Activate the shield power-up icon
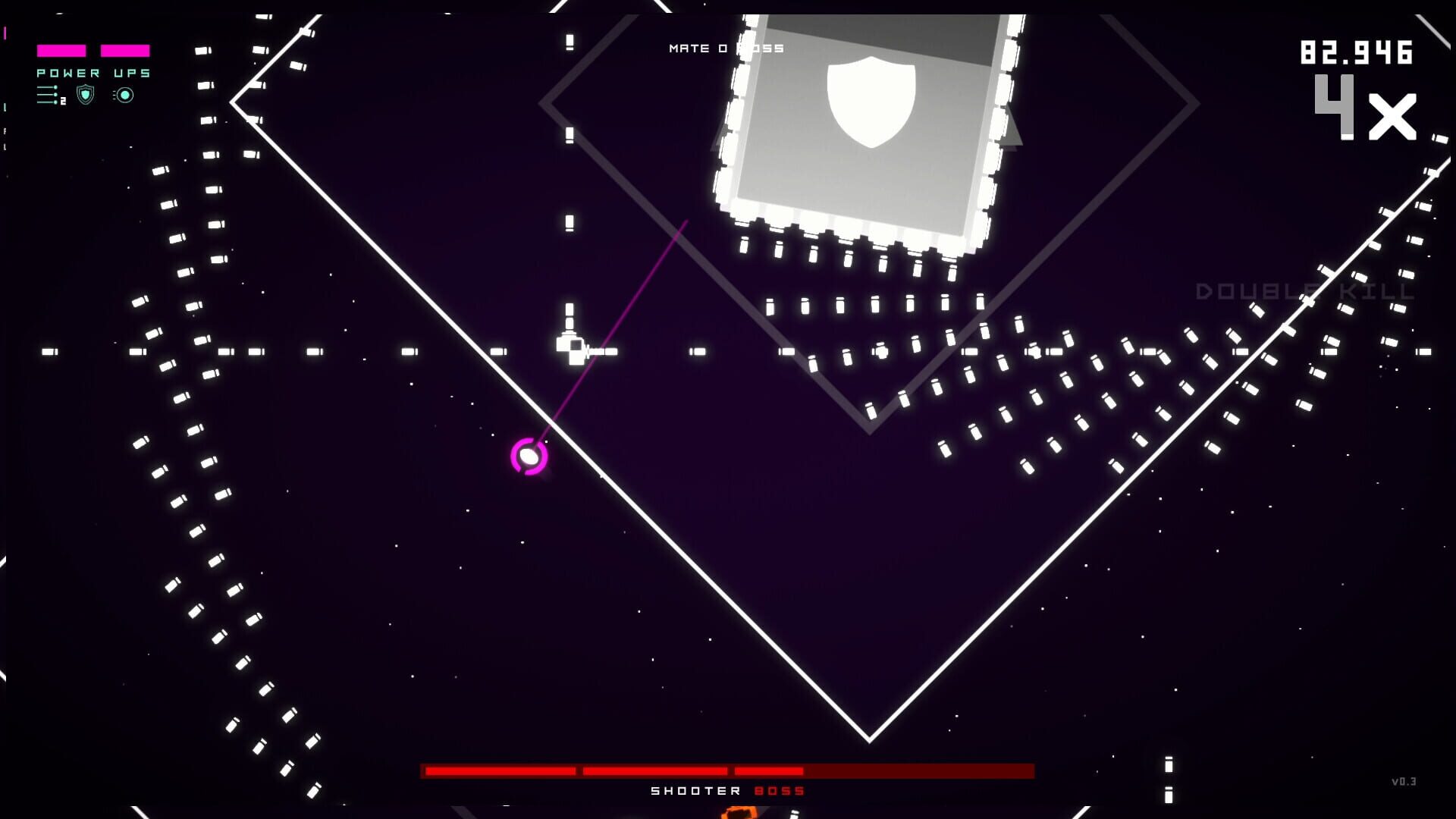1456x819 pixels. pyautogui.click(x=84, y=96)
